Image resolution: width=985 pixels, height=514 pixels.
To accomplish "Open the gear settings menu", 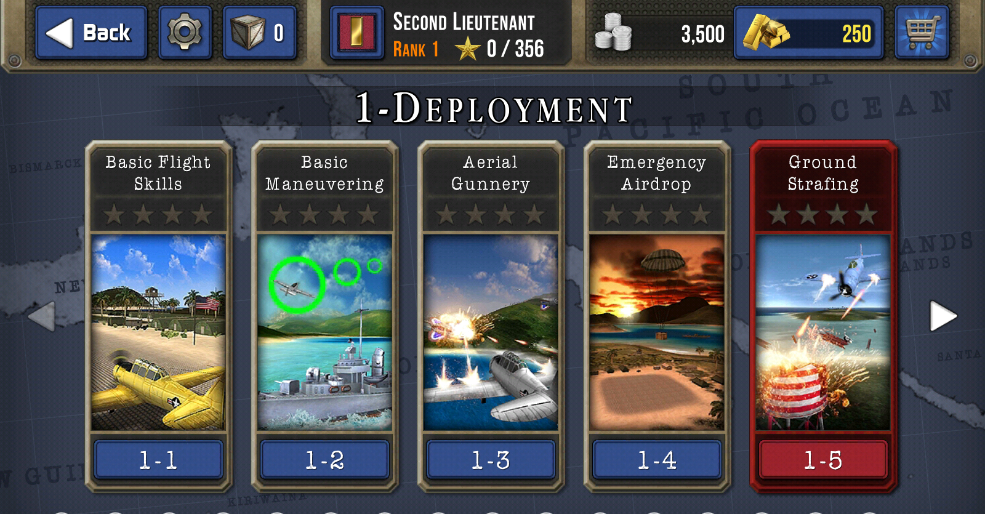I will (x=184, y=33).
